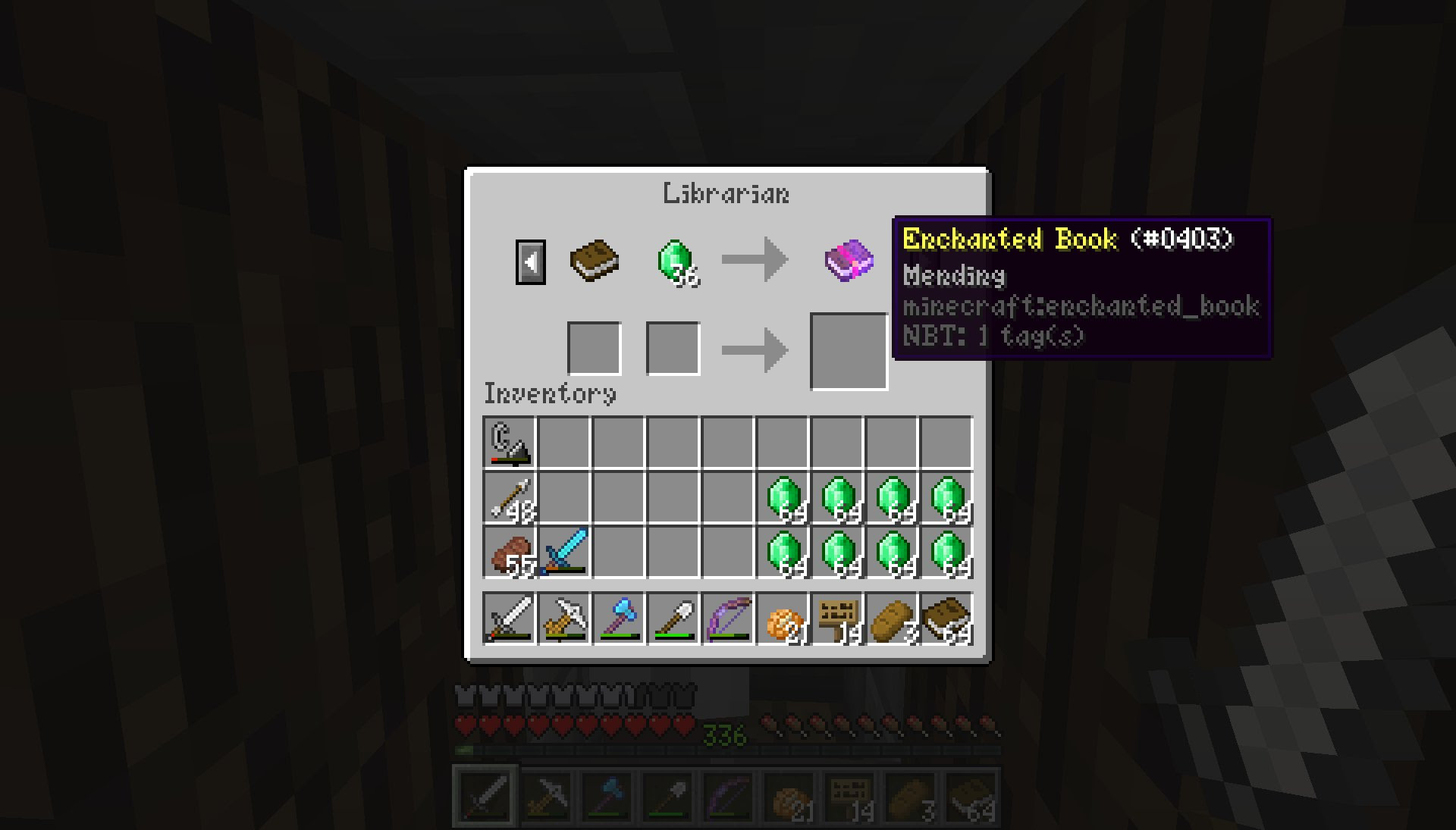Click the left scroll arrow for trades
Image resolution: width=1456 pixels, height=830 pixels.
click(531, 262)
